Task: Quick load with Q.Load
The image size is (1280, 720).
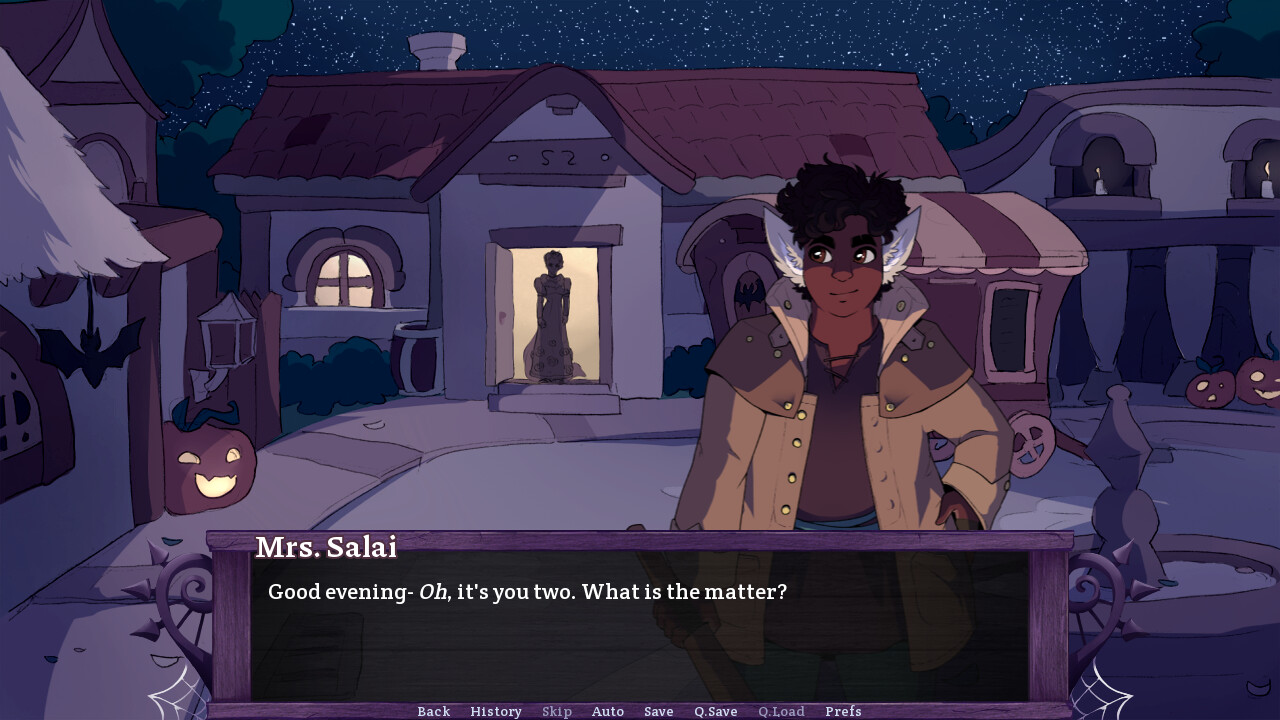Action: coord(781,711)
